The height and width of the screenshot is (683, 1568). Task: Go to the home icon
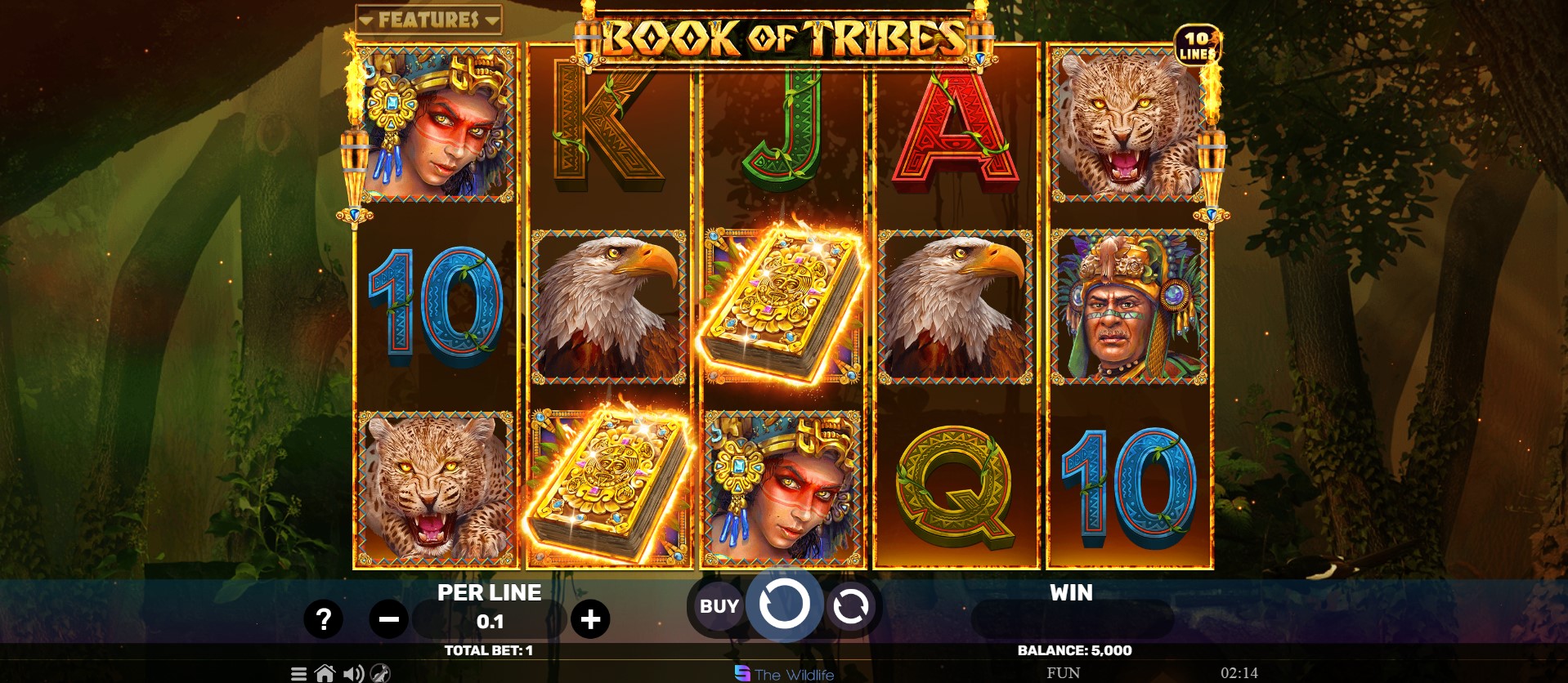(325, 674)
